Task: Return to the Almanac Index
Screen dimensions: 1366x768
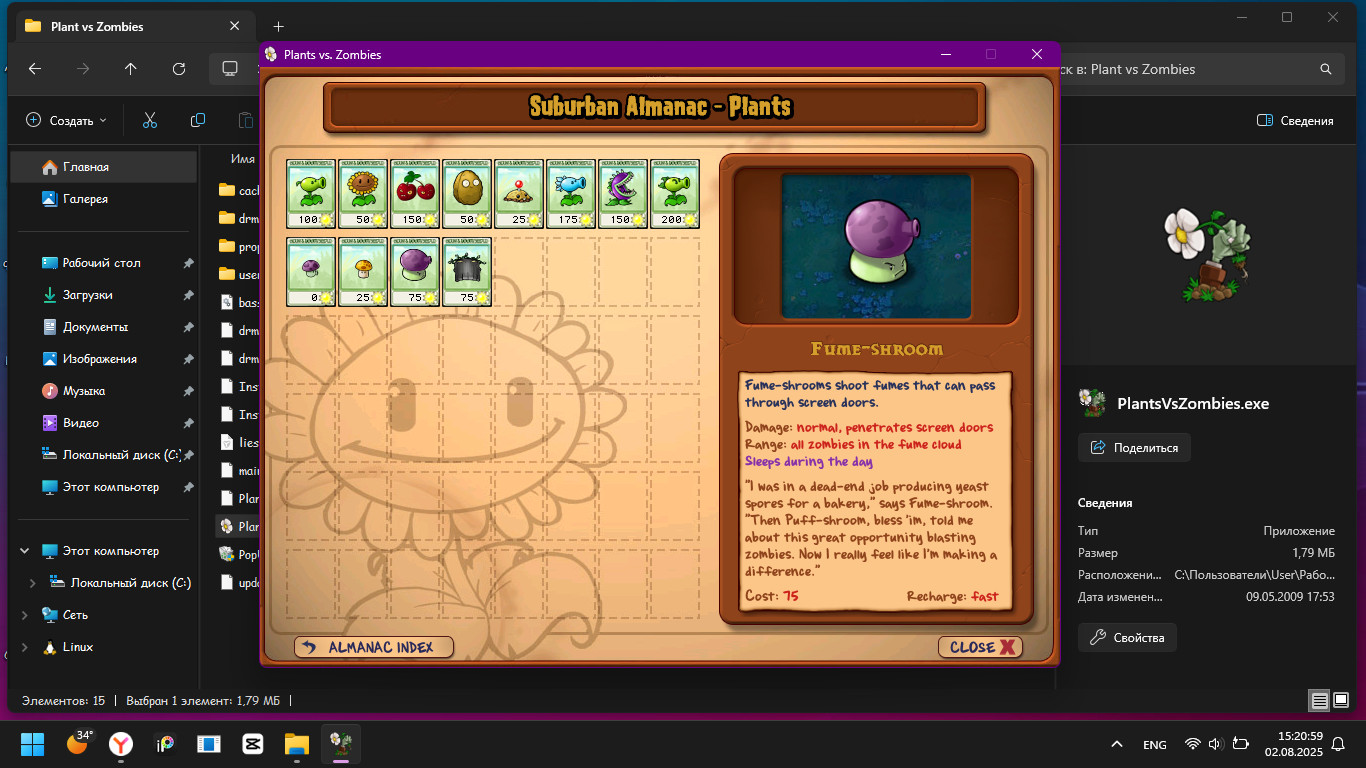Action: [x=373, y=646]
